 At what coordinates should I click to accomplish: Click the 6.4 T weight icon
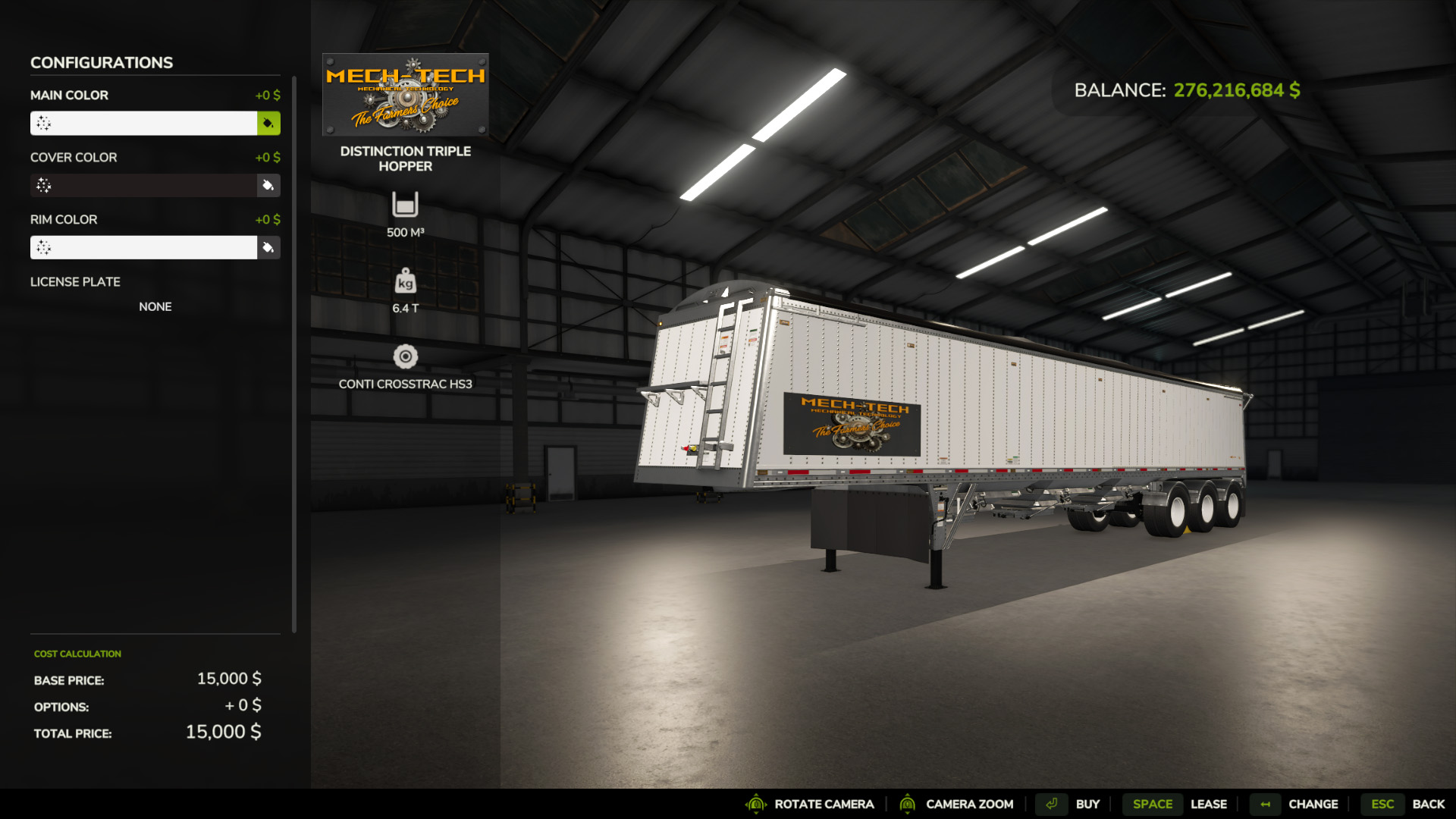coord(406,283)
